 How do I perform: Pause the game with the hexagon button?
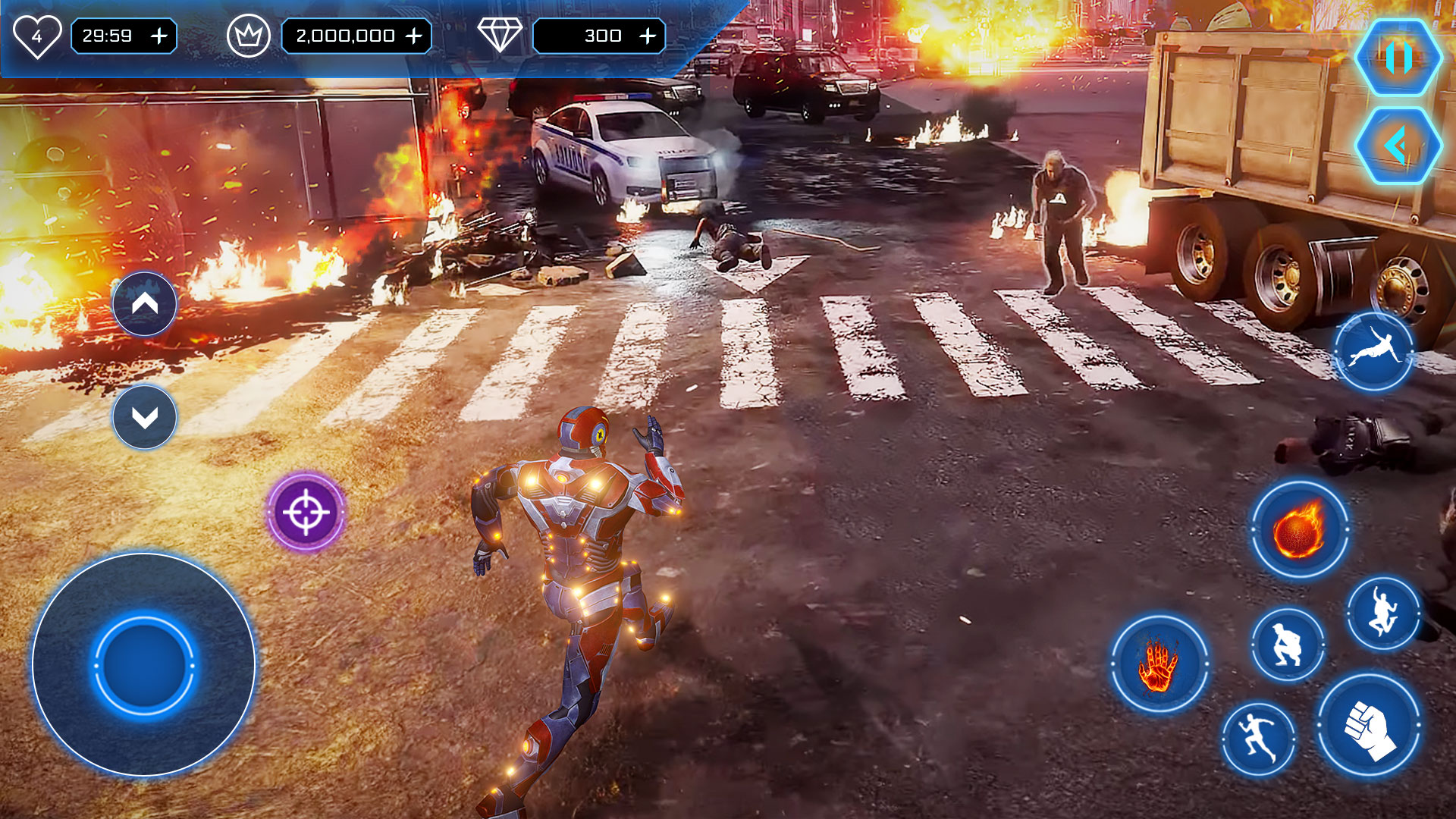pos(1398,58)
